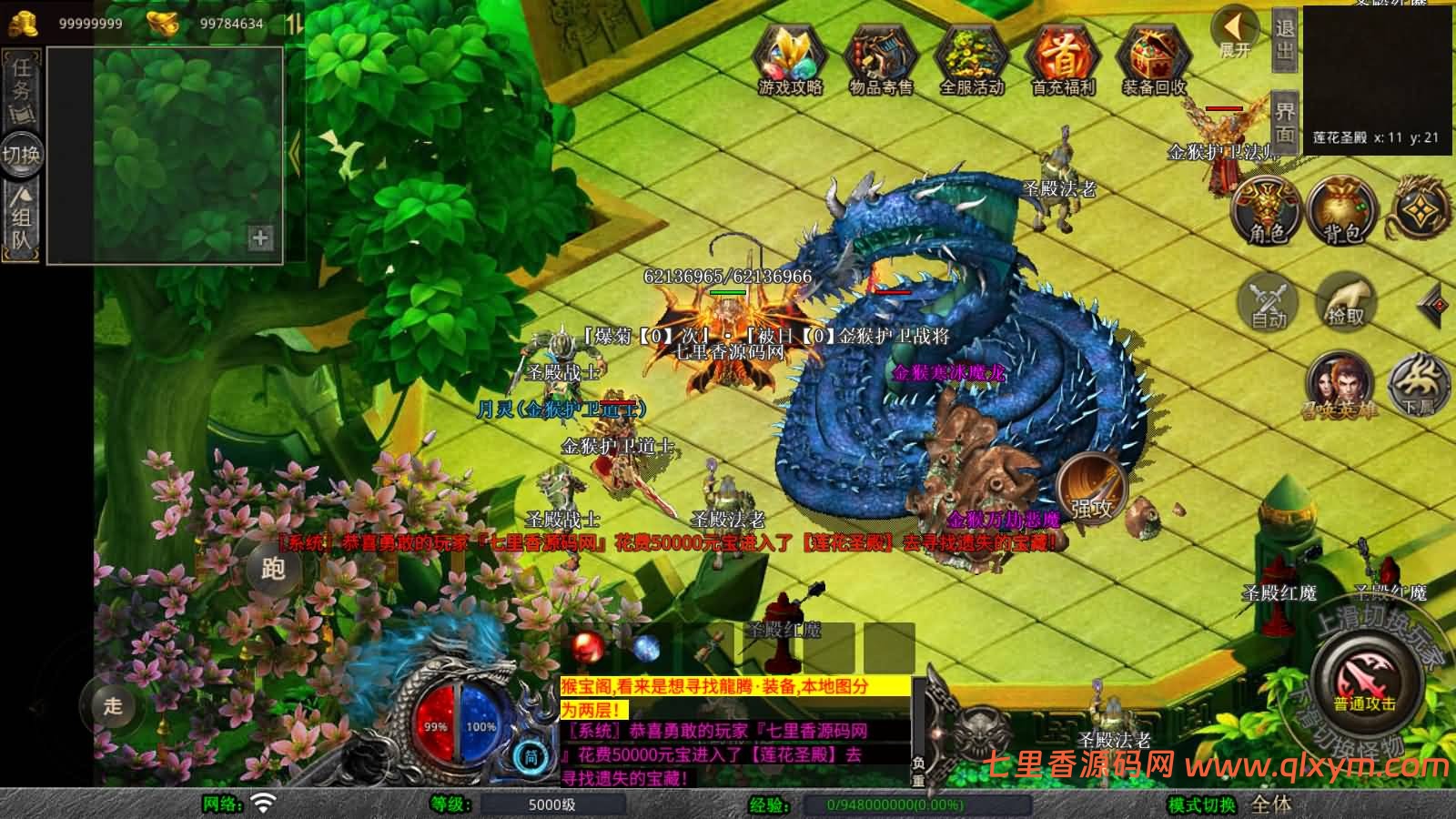Open the 角色 character sheet
This screenshot has width=1456, height=819.
(x=1267, y=211)
